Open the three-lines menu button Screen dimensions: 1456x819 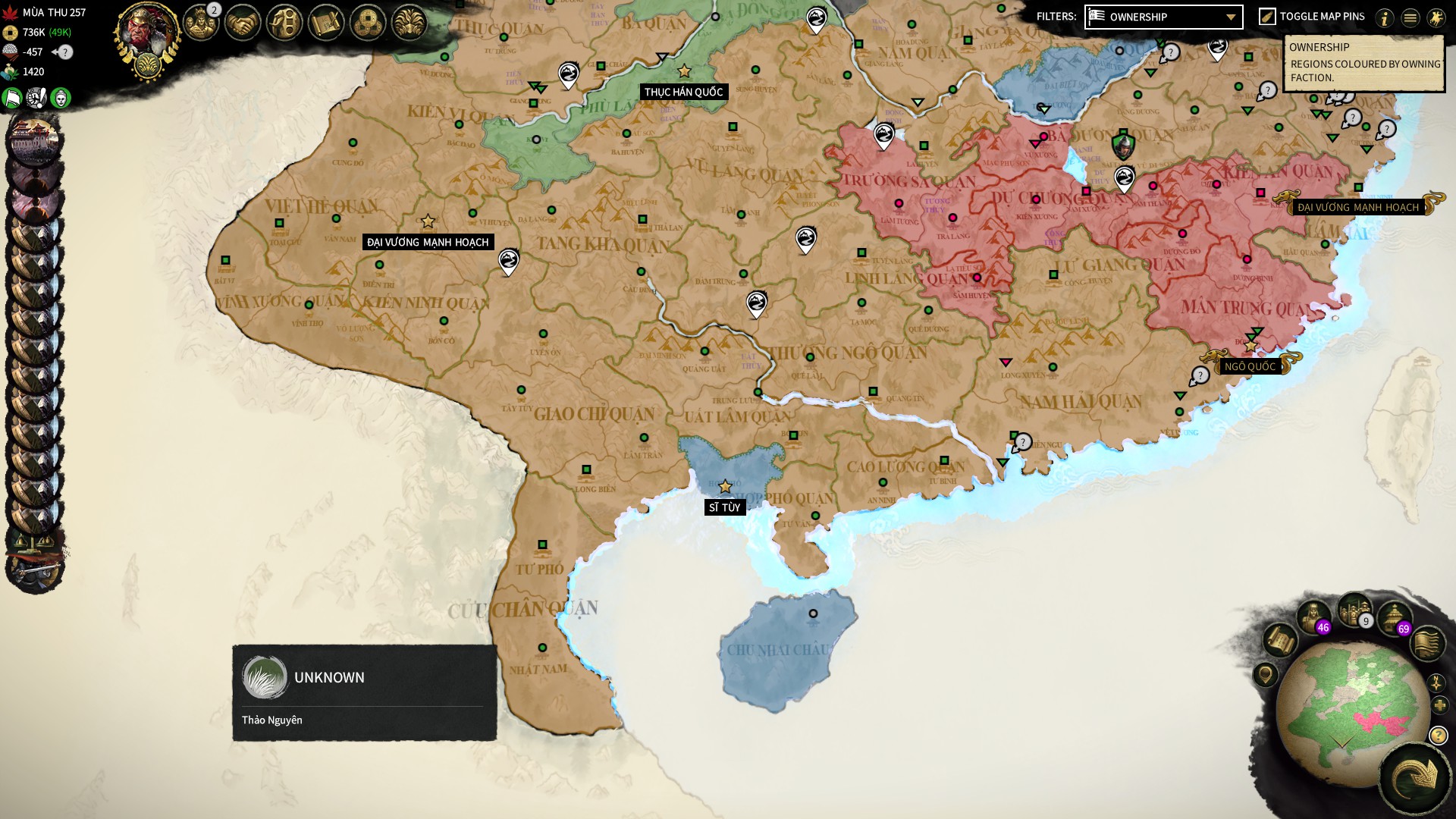coord(1410,17)
